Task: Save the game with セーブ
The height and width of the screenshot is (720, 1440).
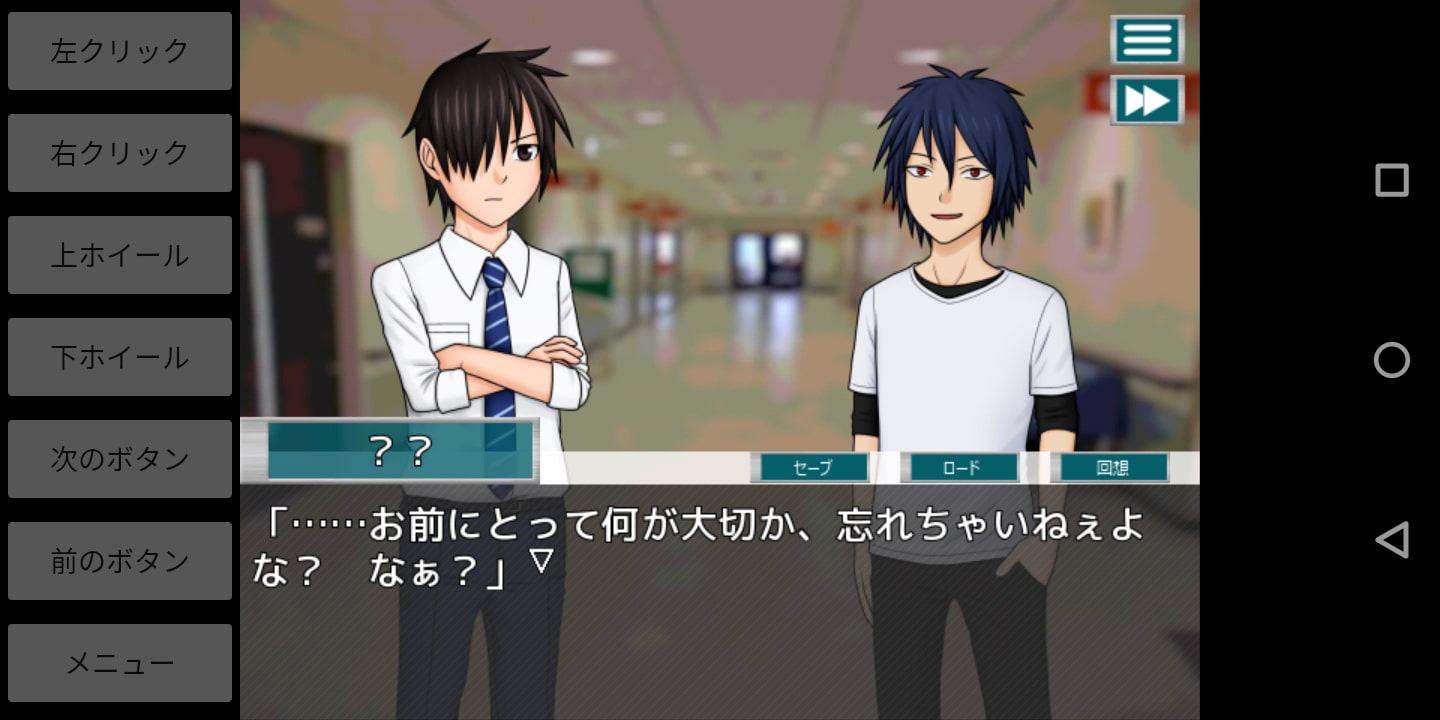Action: pyautogui.click(x=810, y=467)
